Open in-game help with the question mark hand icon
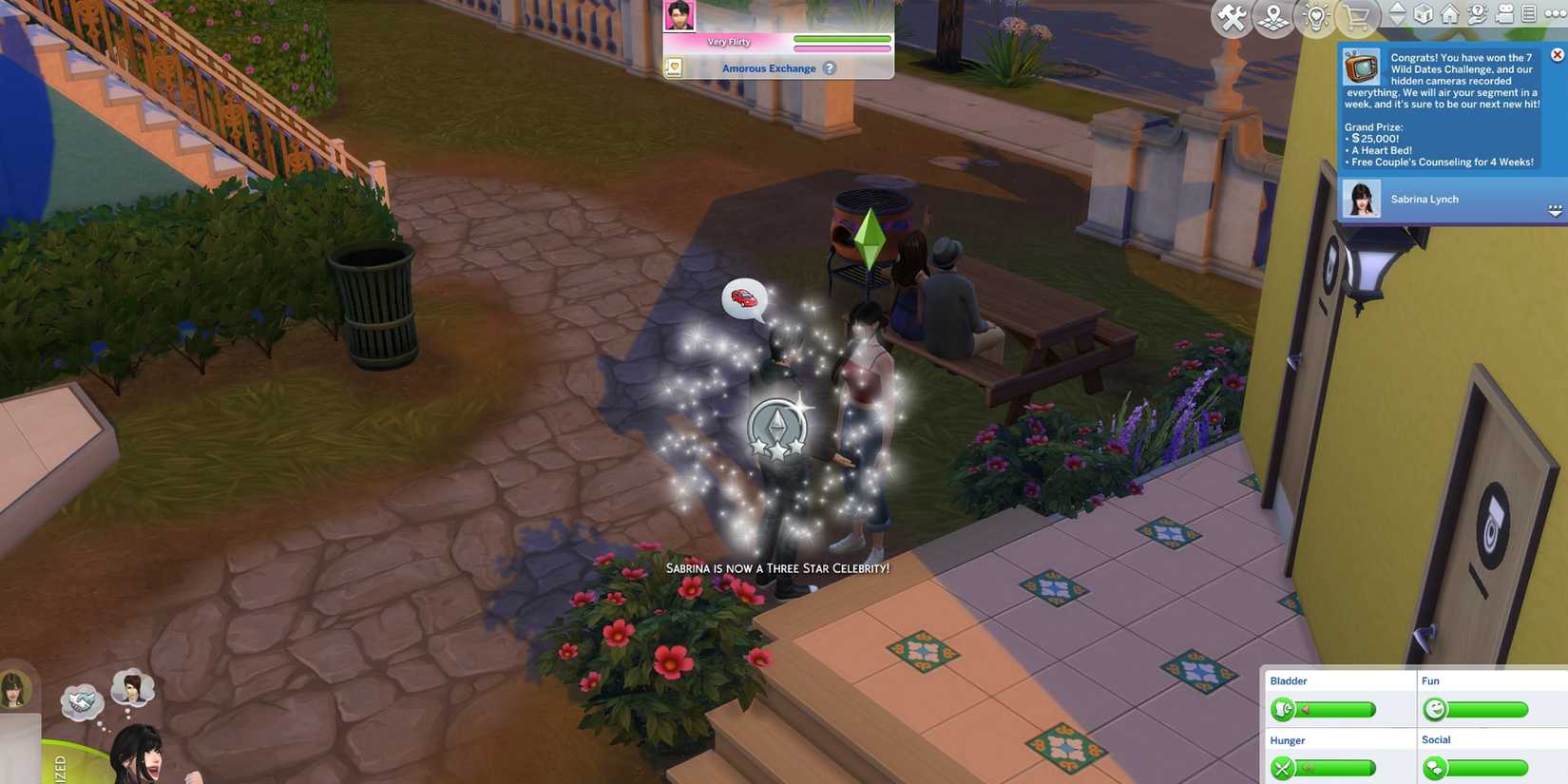This screenshot has height=784, width=1568. [1477, 14]
